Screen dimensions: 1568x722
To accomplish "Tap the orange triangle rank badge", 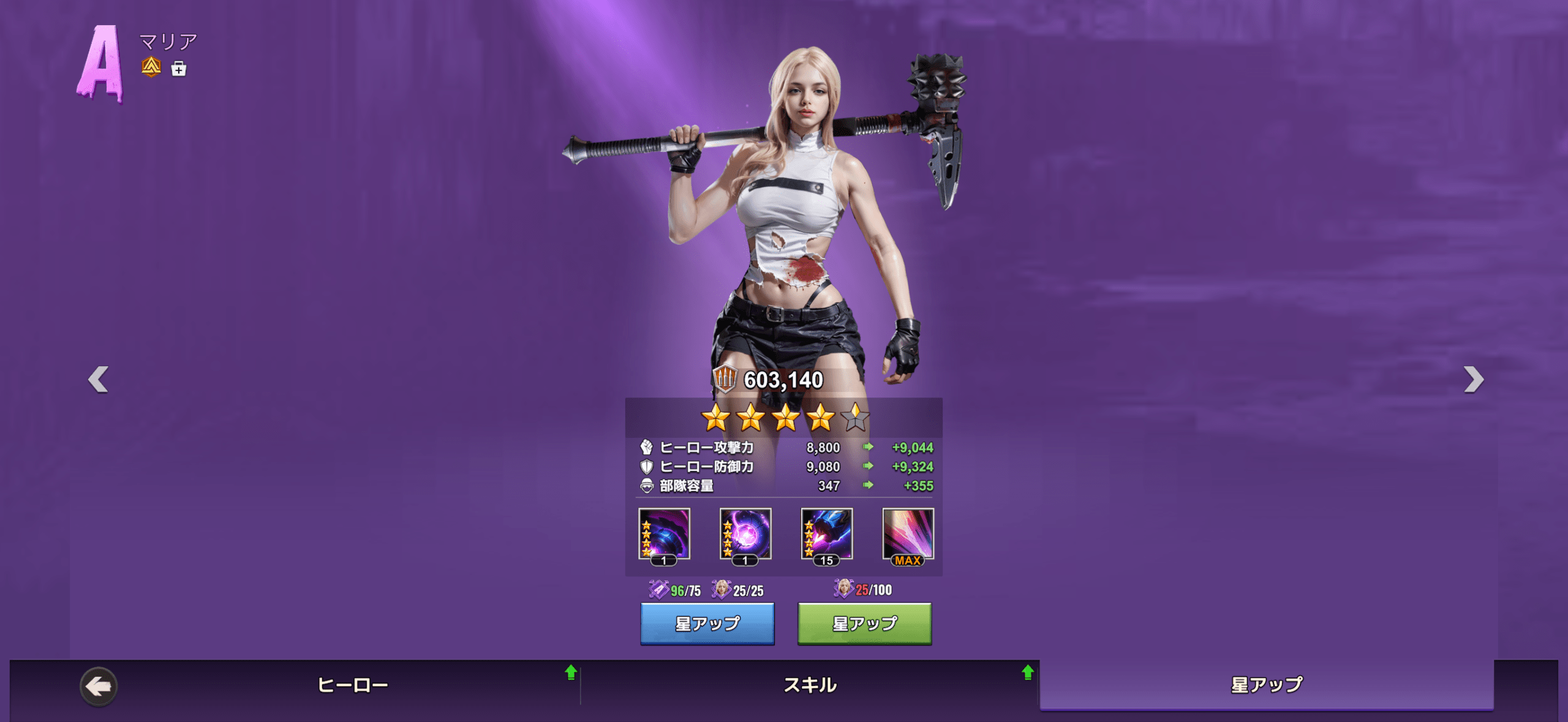I will [x=151, y=67].
